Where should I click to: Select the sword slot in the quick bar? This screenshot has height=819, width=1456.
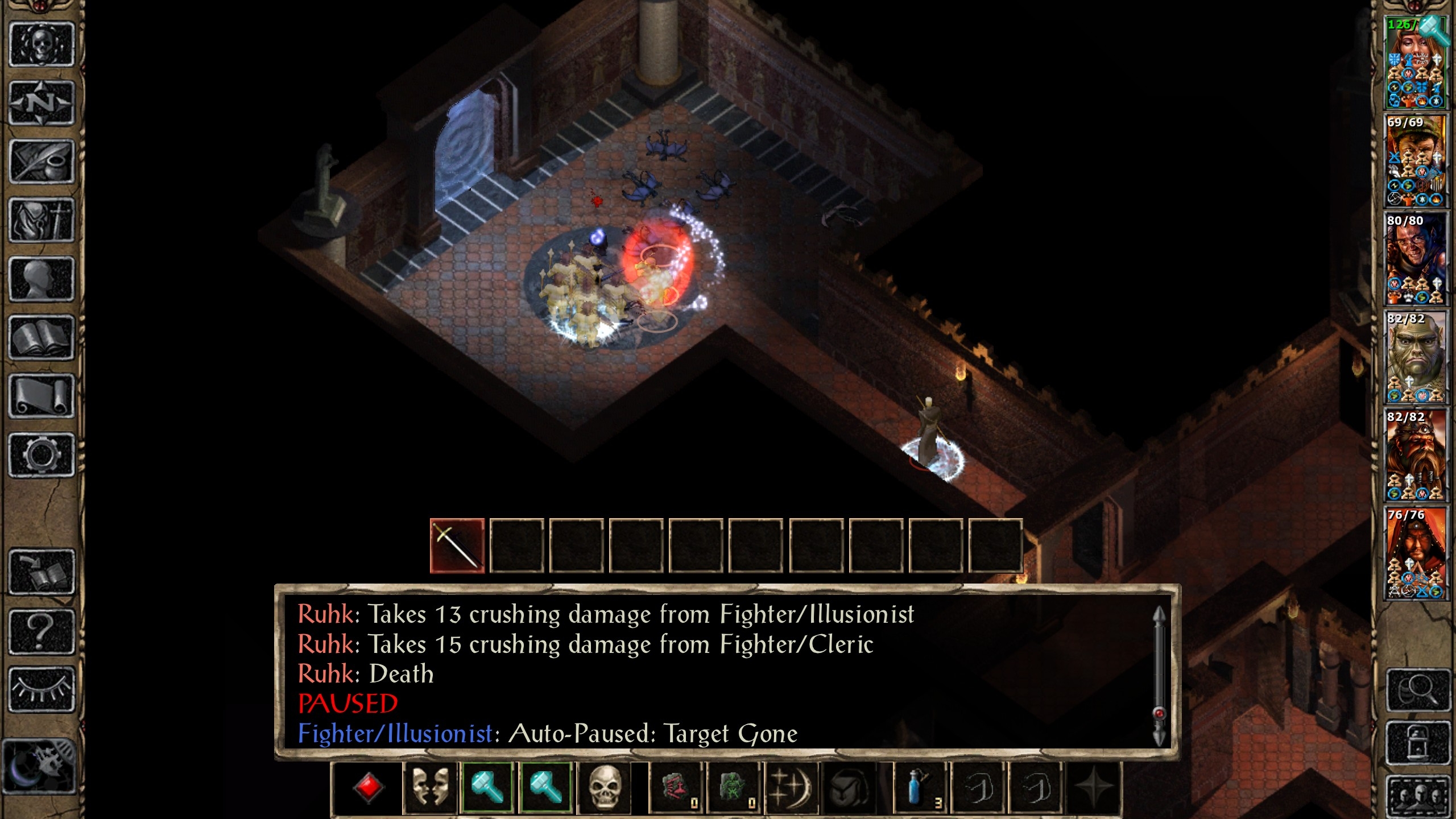pos(457,545)
